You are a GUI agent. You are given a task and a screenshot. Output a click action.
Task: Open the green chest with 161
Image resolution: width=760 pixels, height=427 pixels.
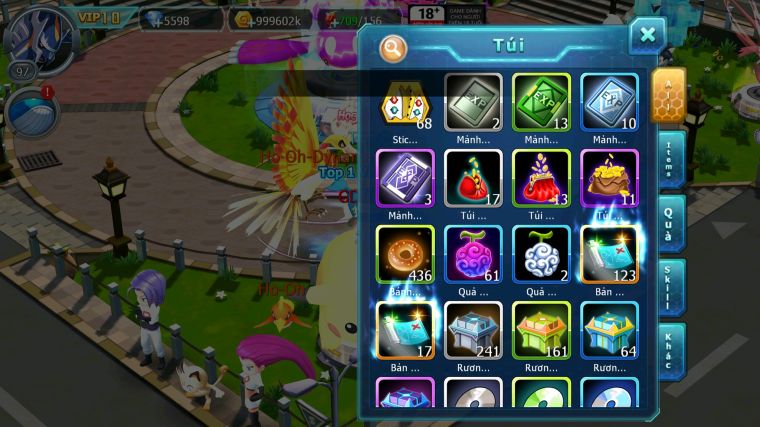point(541,329)
